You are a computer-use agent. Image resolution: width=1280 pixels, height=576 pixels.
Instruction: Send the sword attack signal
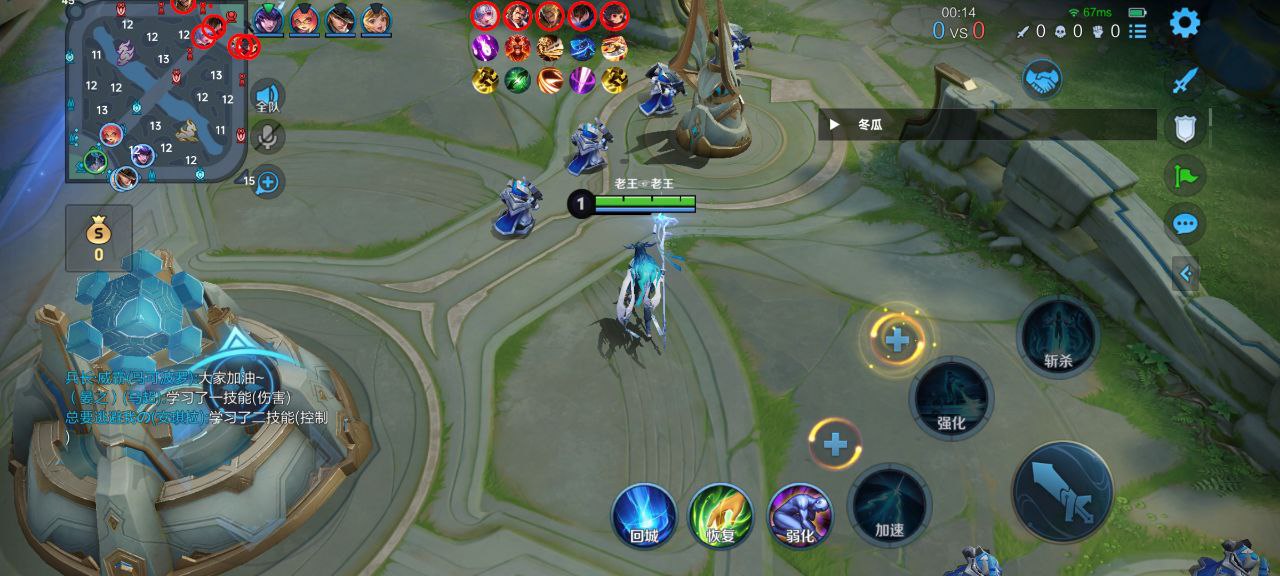click(1185, 80)
